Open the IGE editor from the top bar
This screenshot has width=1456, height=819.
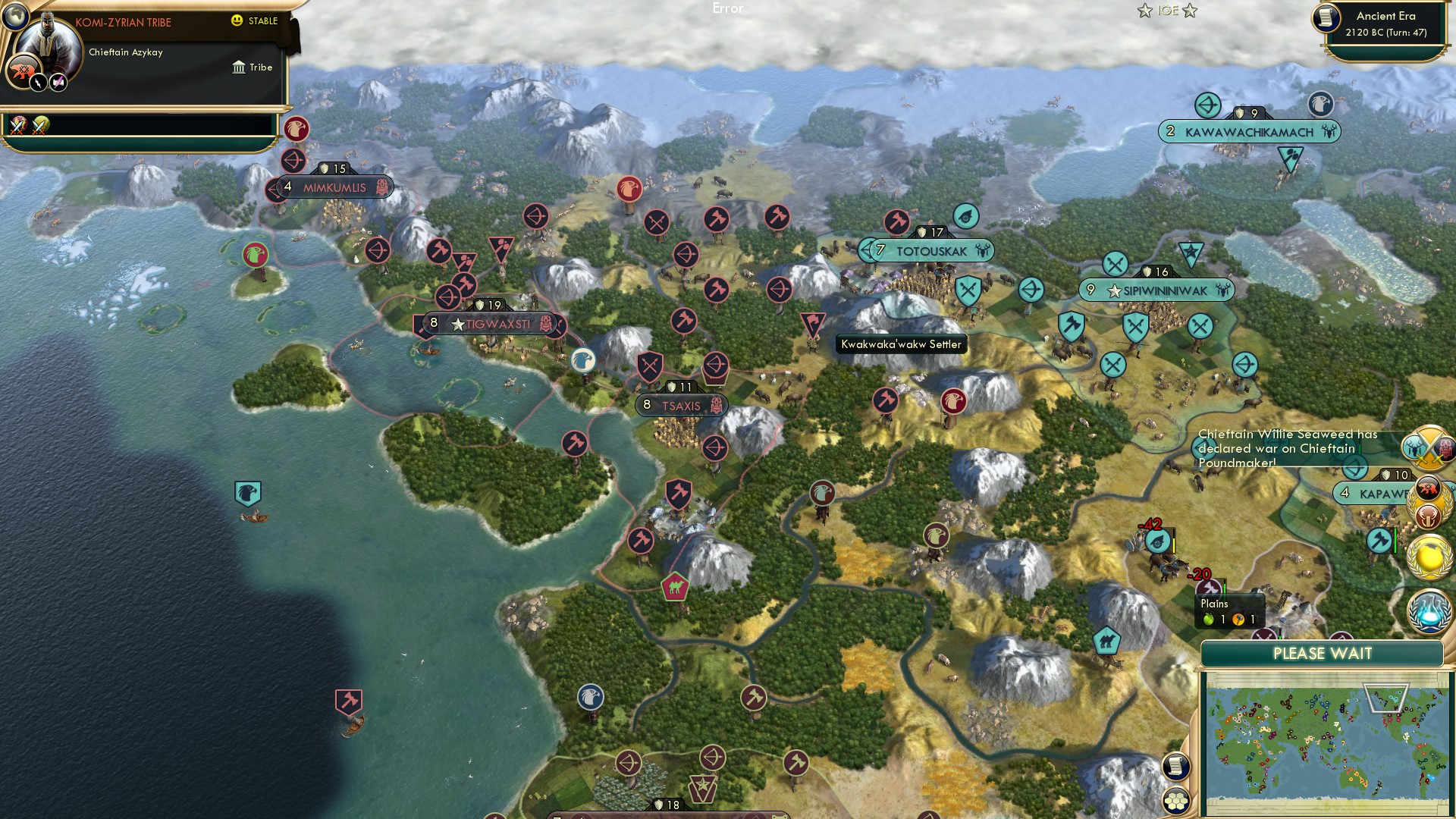[x=1168, y=10]
